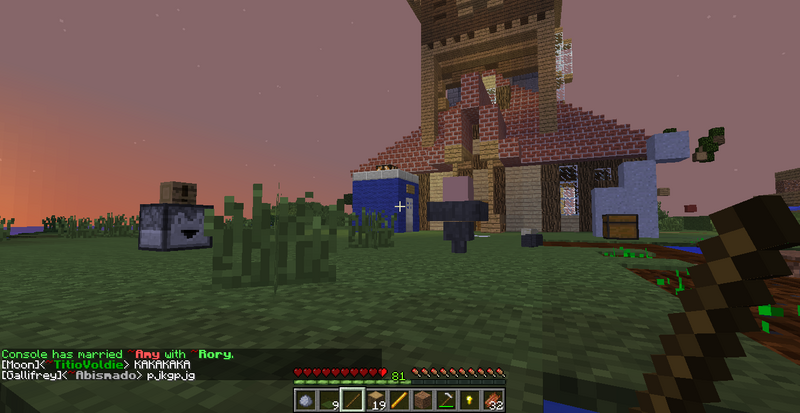Switch to the brown dirt block slot

point(421,400)
